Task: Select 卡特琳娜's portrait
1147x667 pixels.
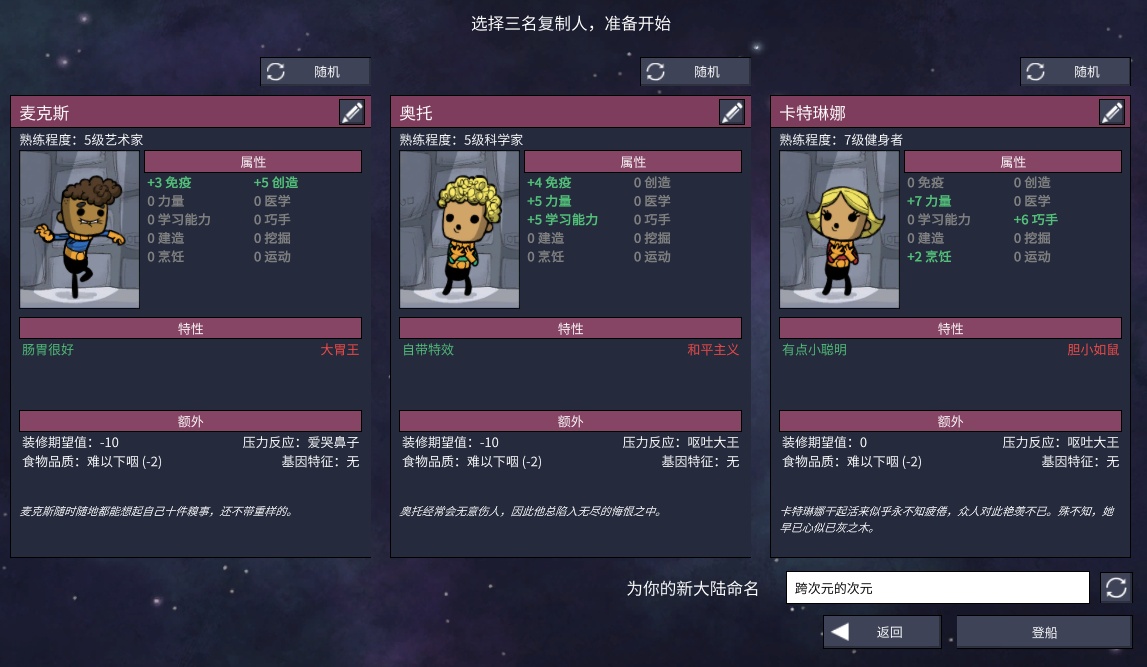Action: [840, 230]
